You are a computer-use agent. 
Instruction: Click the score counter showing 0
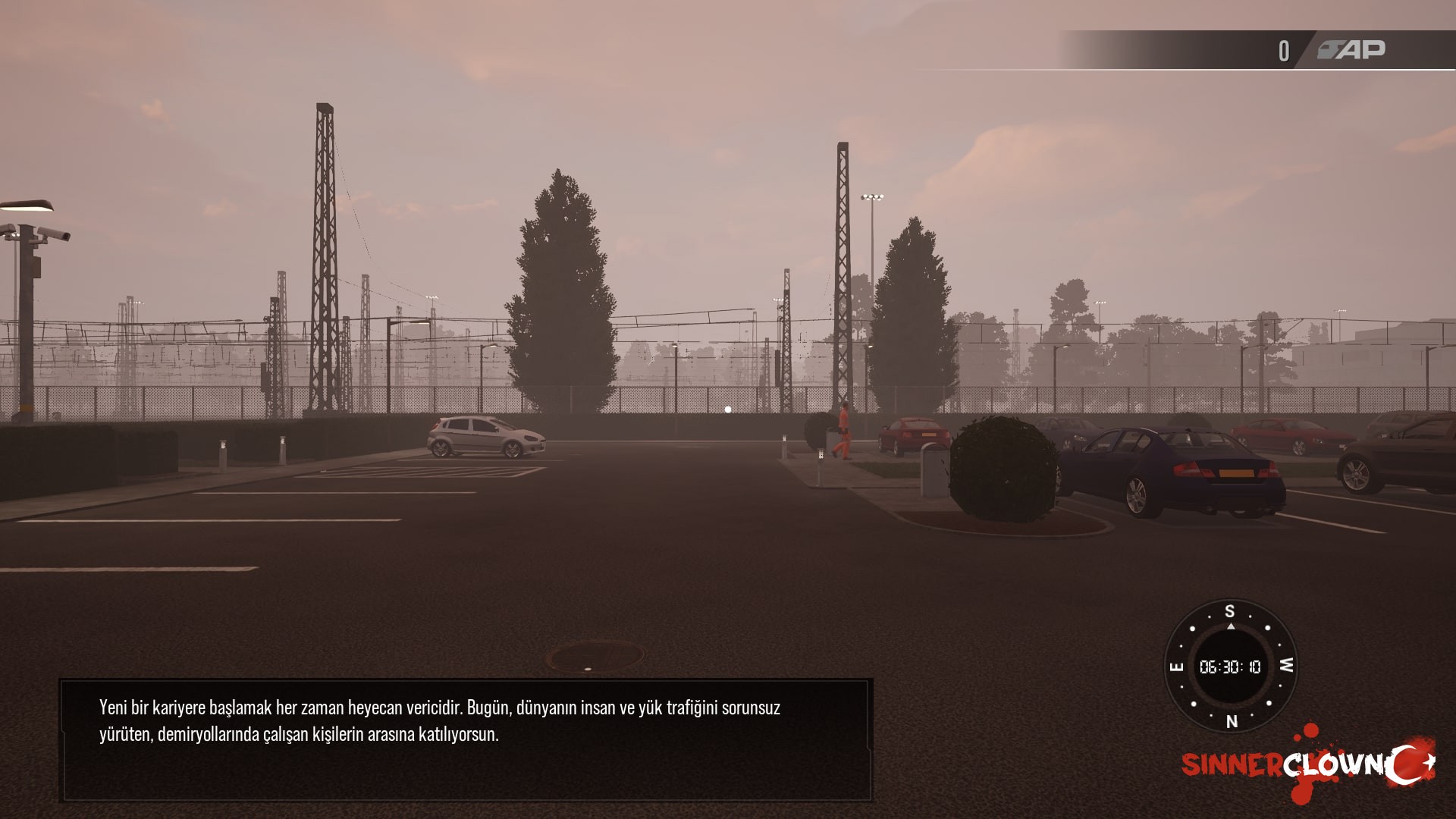coord(1284,49)
